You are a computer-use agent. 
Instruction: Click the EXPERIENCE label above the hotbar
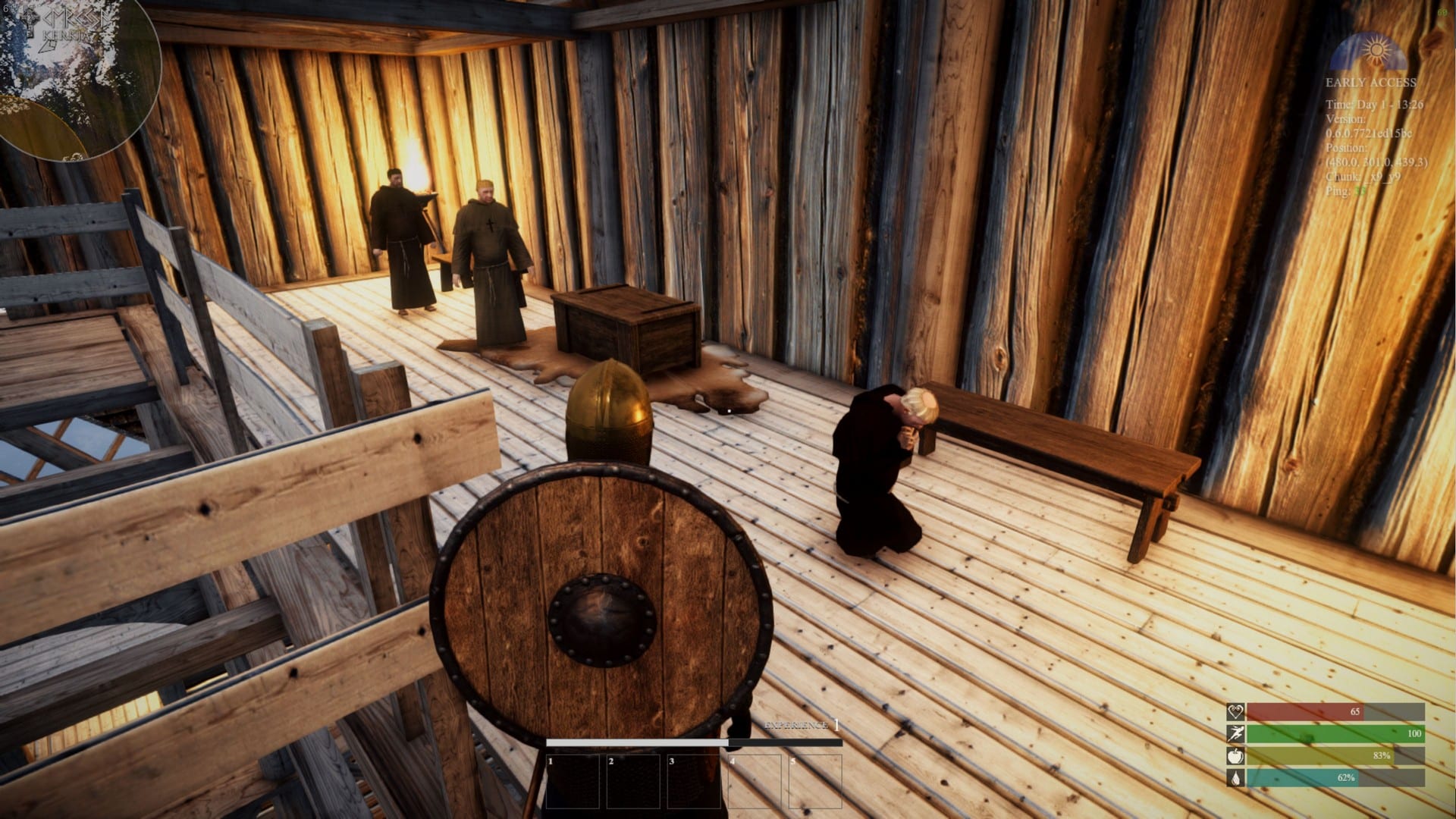pyautogui.click(x=796, y=726)
